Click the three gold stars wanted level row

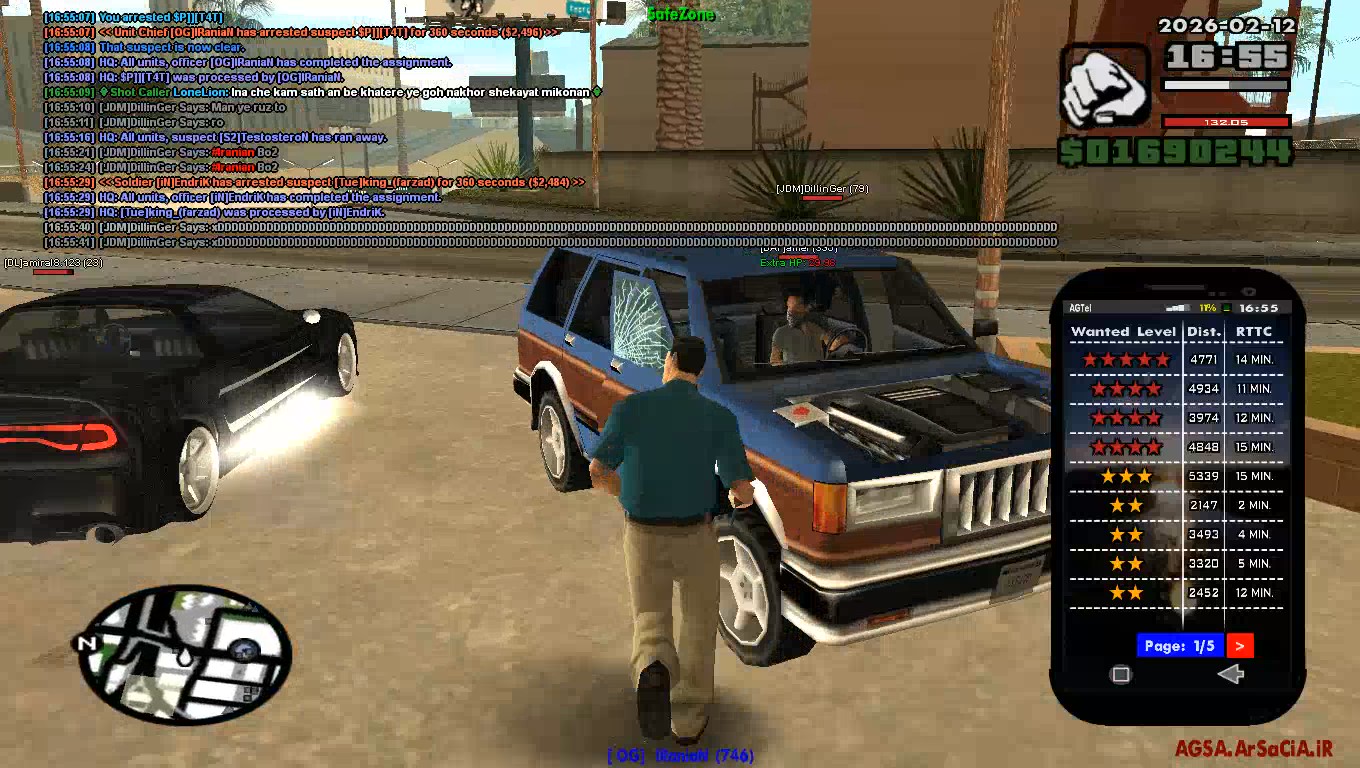pos(1124,476)
